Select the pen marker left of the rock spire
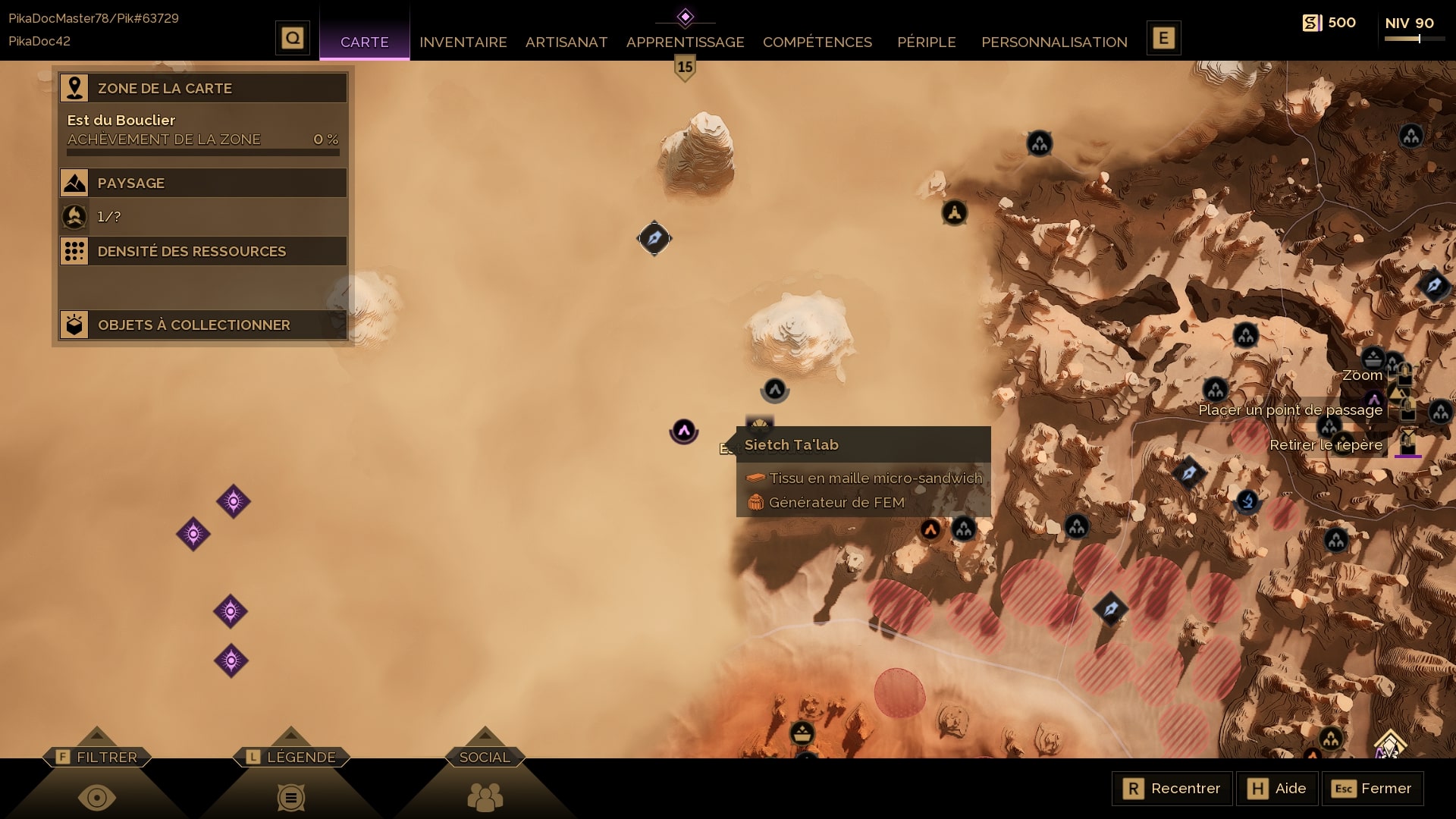 click(x=654, y=239)
